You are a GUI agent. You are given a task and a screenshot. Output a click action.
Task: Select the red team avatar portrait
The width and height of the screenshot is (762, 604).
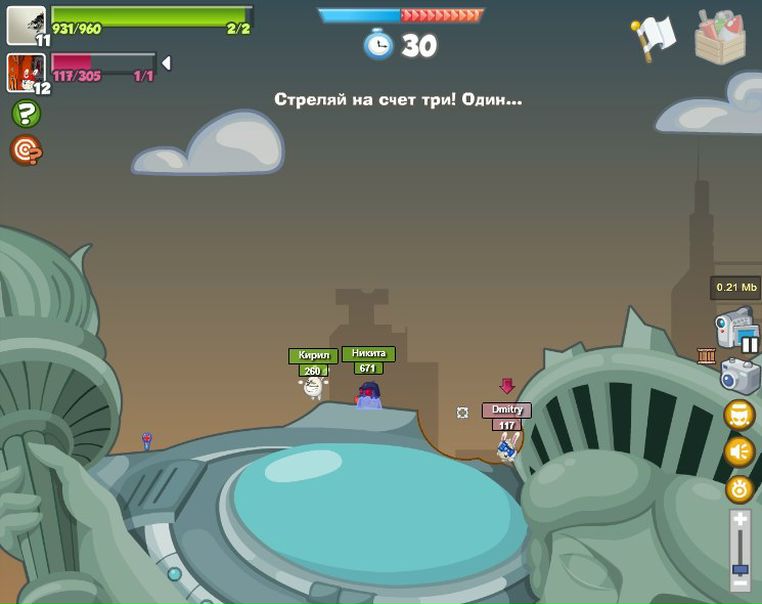pos(24,72)
